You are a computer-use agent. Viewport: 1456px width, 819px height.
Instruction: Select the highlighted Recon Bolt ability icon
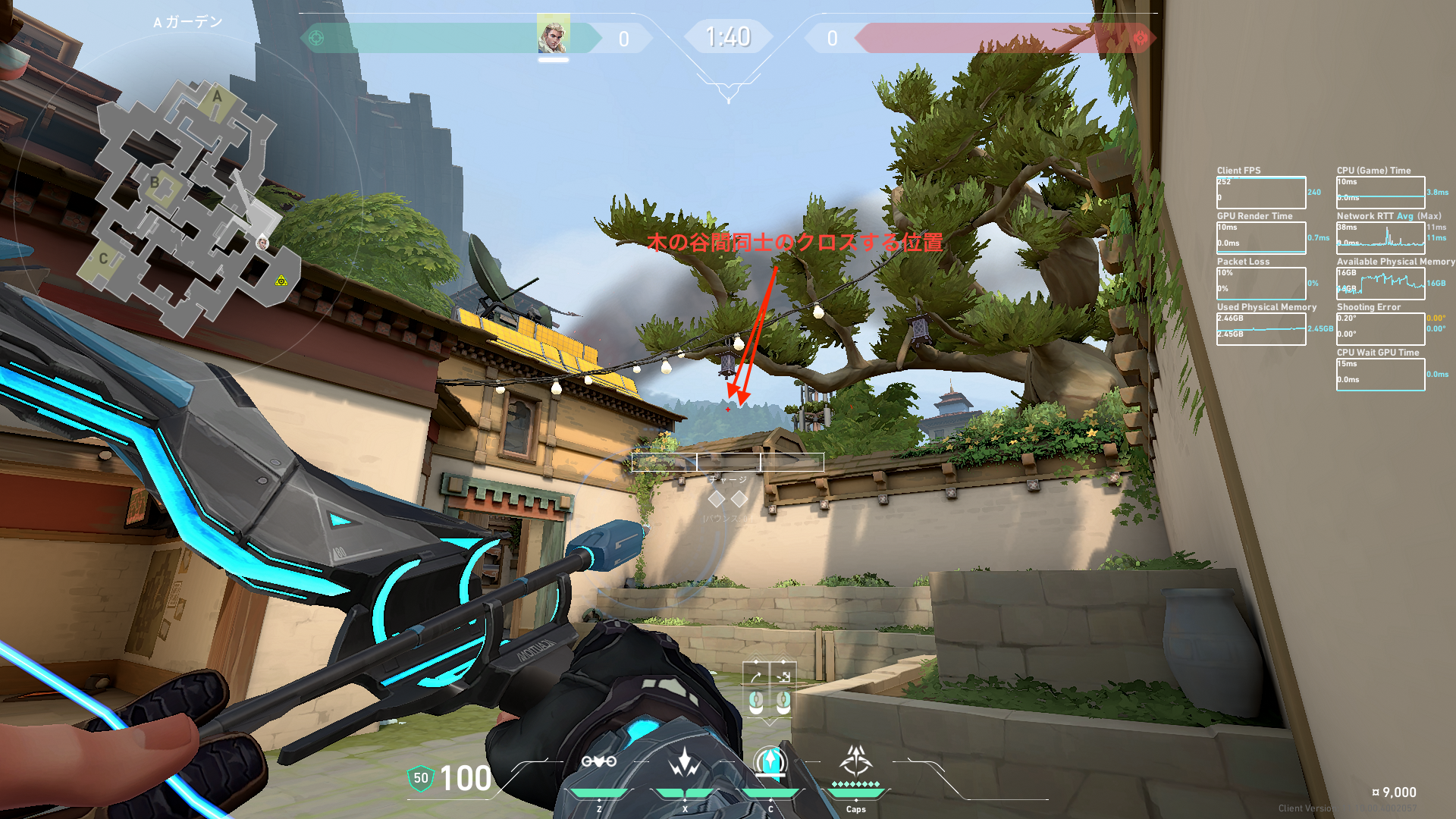pyautogui.click(x=770, y=761)
